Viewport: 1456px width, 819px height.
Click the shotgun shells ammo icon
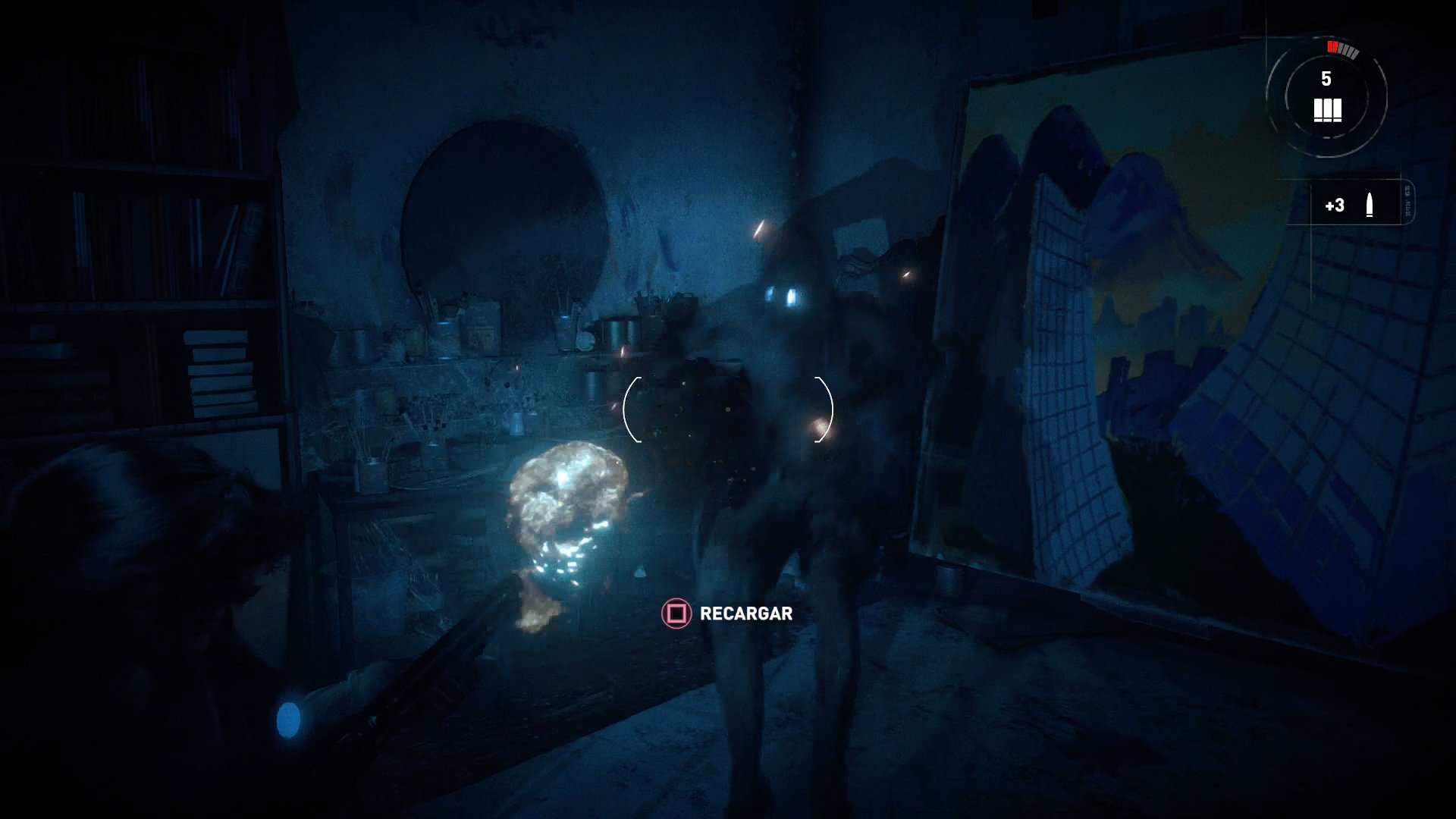[x=1328, y=110]
